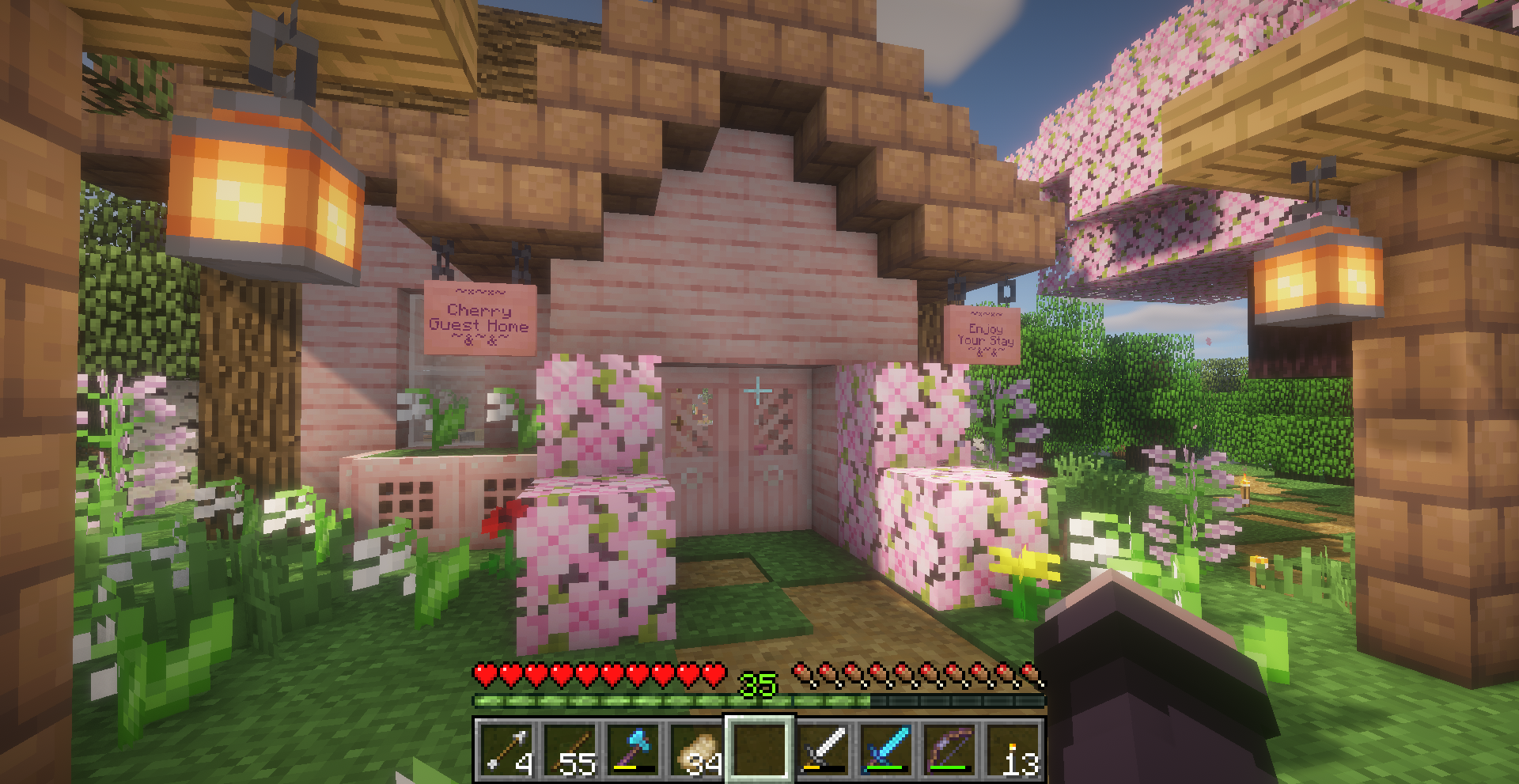Select the enchanted bow slot

[949, 748]
